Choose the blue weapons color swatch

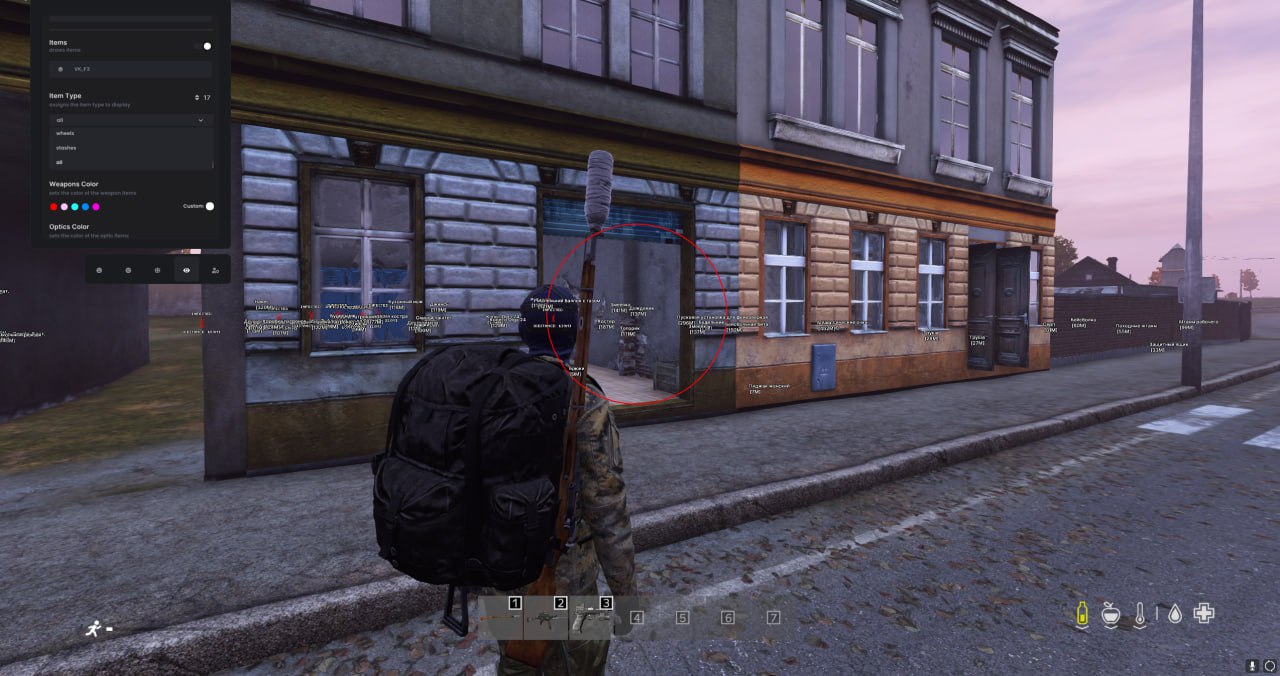tap(85, 207)
